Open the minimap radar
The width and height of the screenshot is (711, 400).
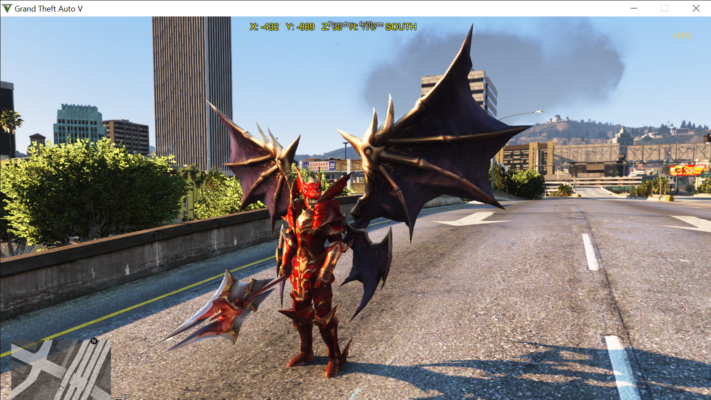60,368
